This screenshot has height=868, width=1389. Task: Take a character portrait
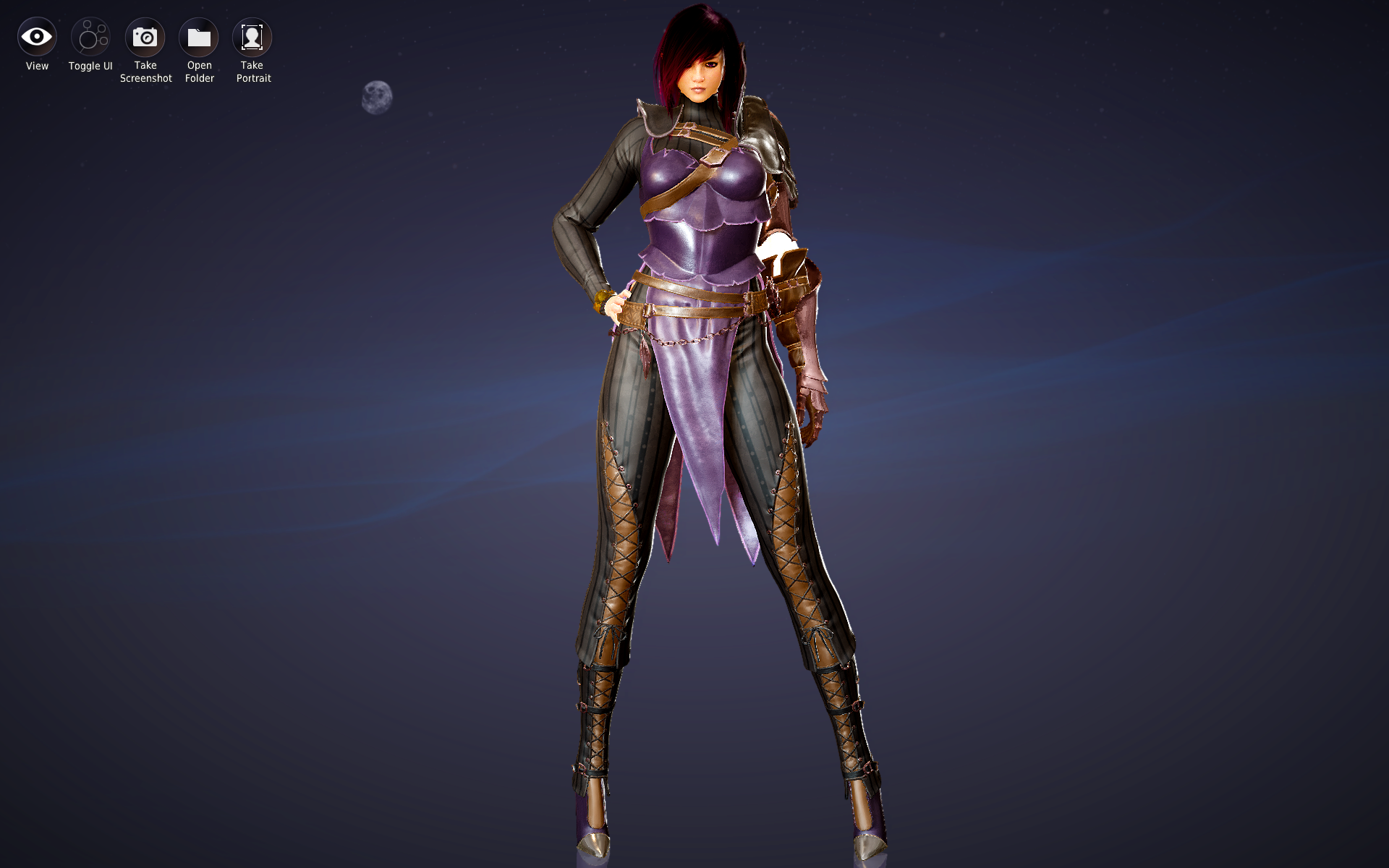point(252,38)
